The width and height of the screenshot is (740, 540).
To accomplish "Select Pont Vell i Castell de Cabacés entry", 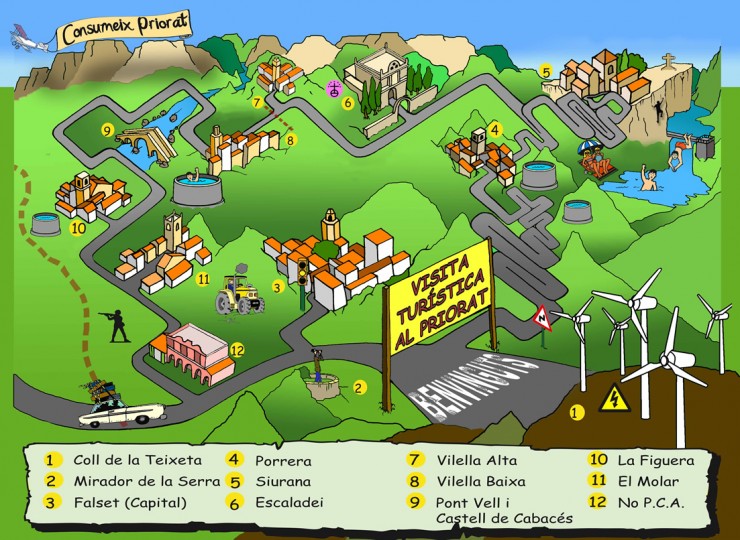I will coord(503,510).
